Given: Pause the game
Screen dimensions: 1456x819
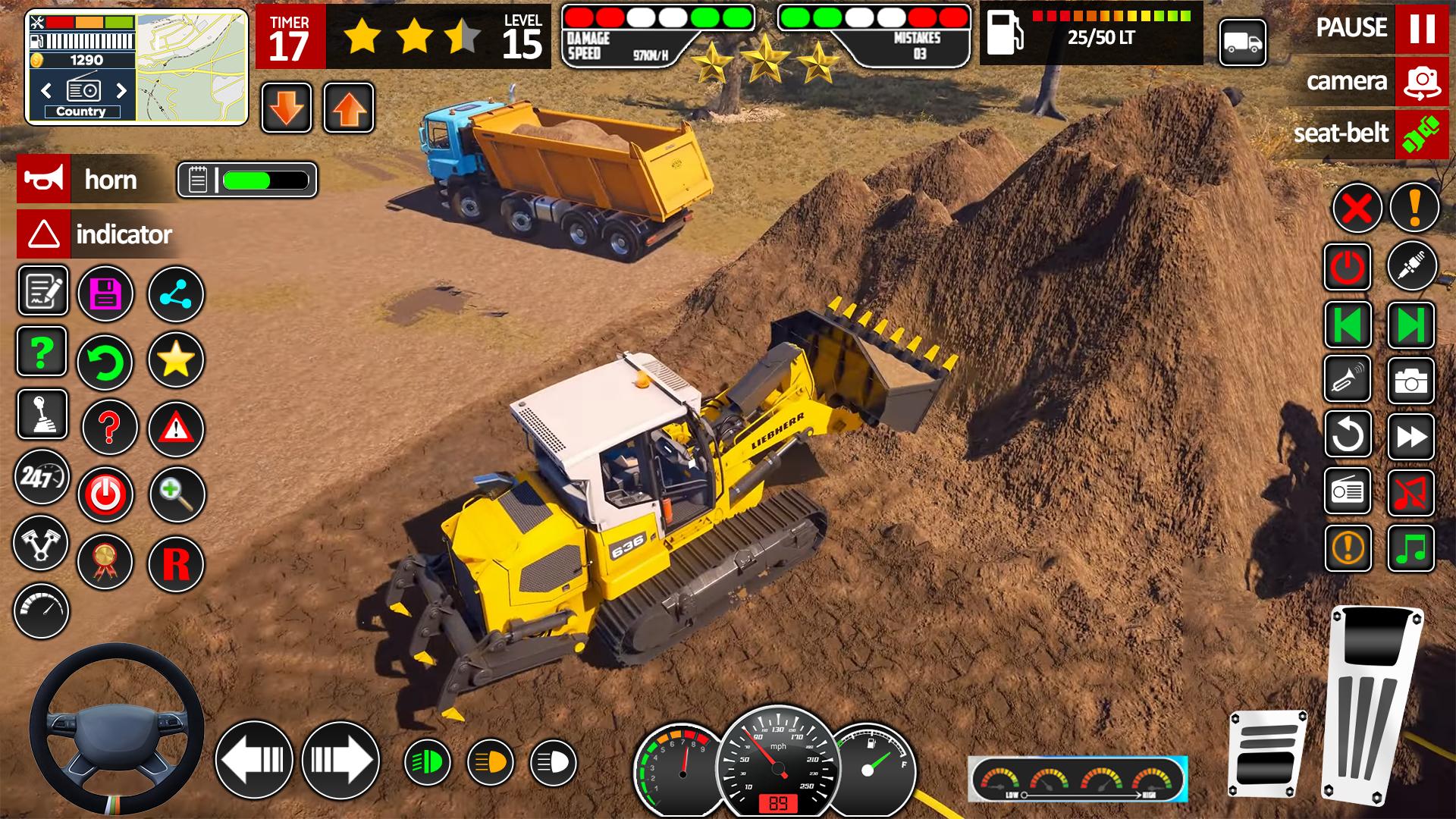Looking at the screenshot, I should (1421, 28).
